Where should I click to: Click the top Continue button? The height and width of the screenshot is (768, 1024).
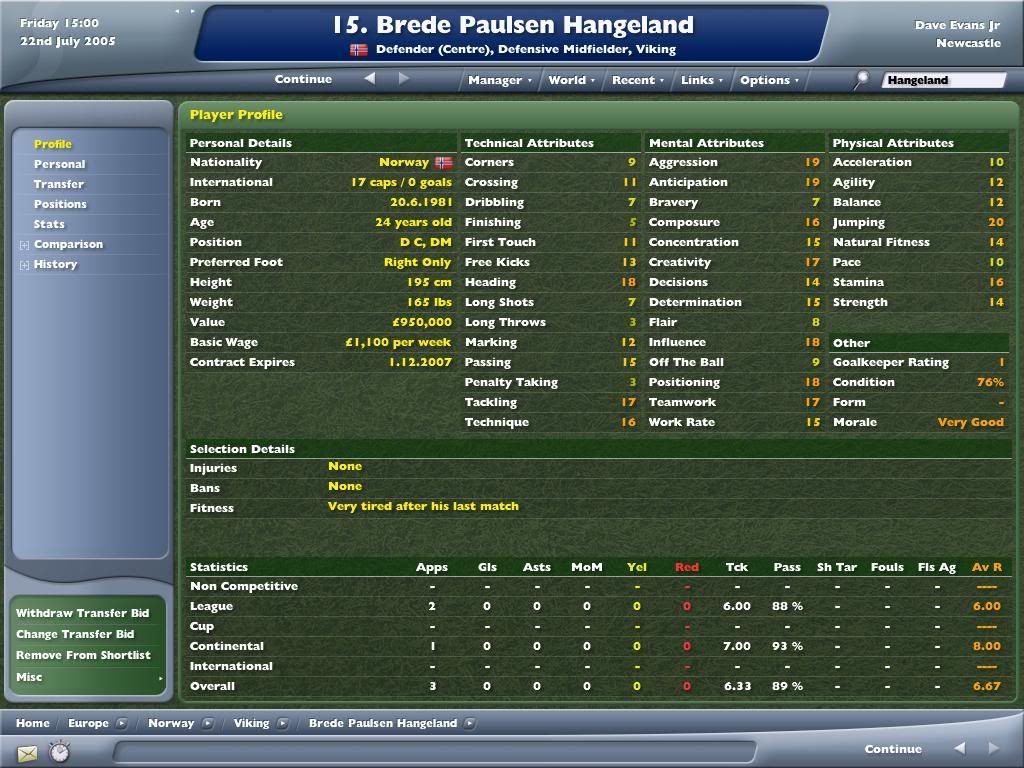point(303,79)
